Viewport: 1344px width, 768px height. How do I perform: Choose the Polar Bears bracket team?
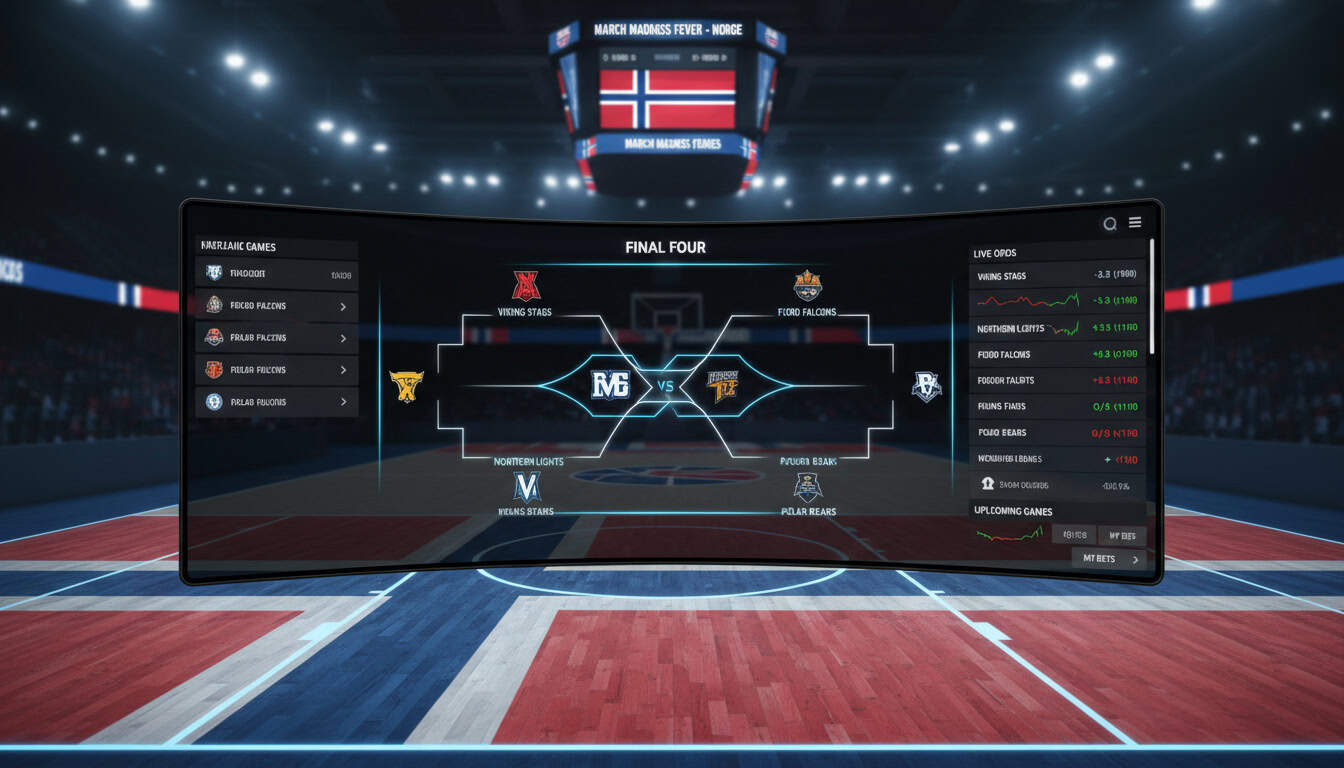[808, 488]
